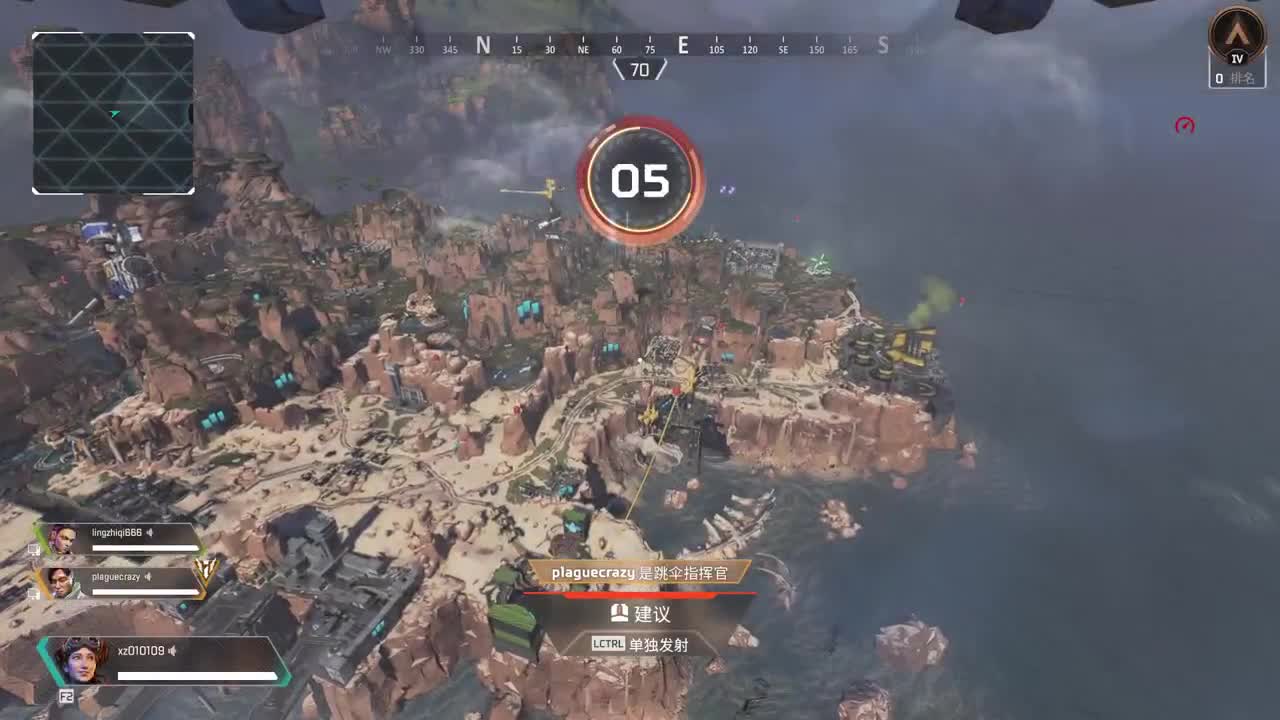Mute plaguecrazy's voice speaker icon
Viewport: 1280px width, 720px height.
(x=150, y=577)
